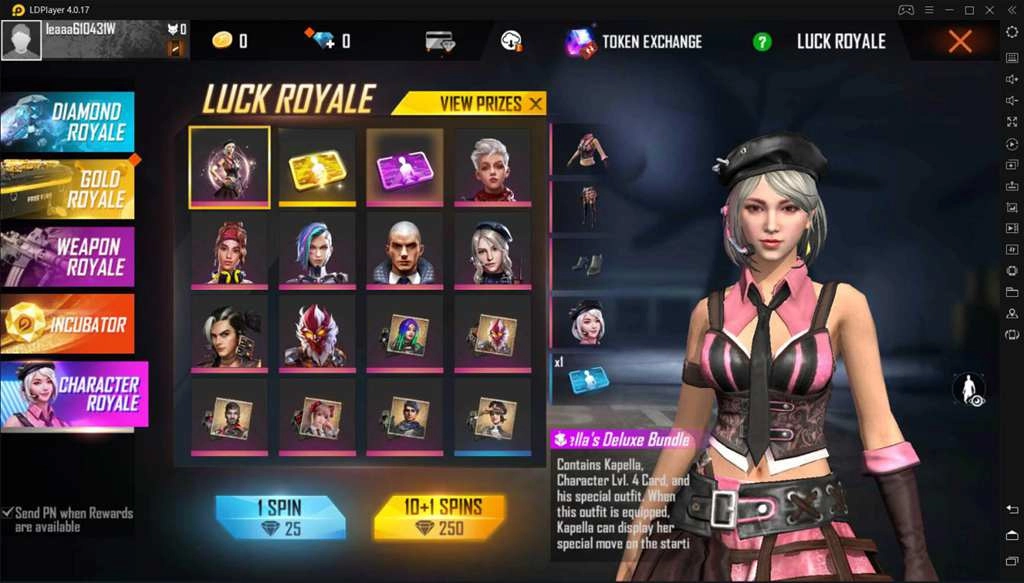This screenshot has height=583, width=1024.
Task: Exit Luck Royale with the orange X
Action: point(959,41)
